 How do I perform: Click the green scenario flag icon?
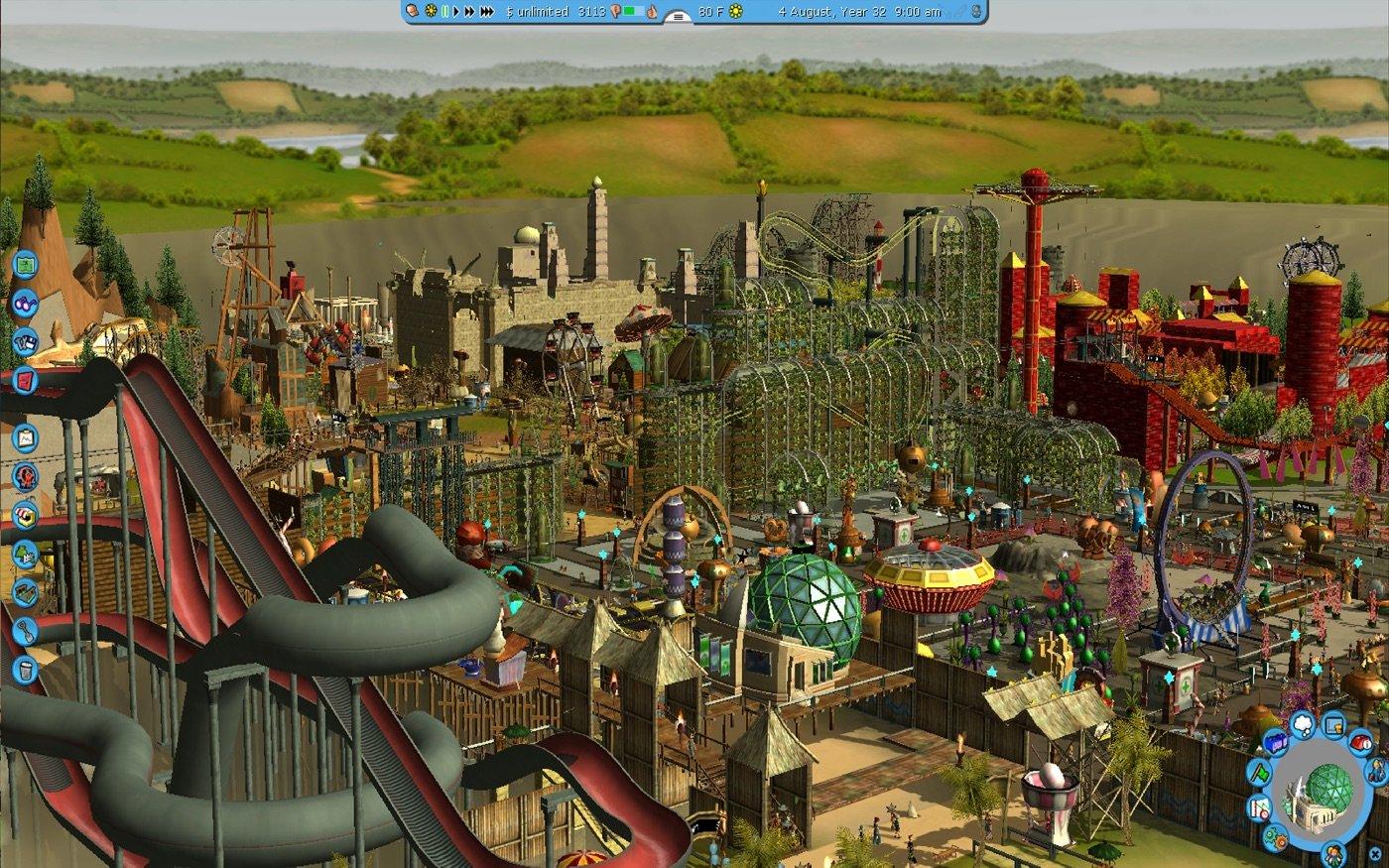(1260, 773)
